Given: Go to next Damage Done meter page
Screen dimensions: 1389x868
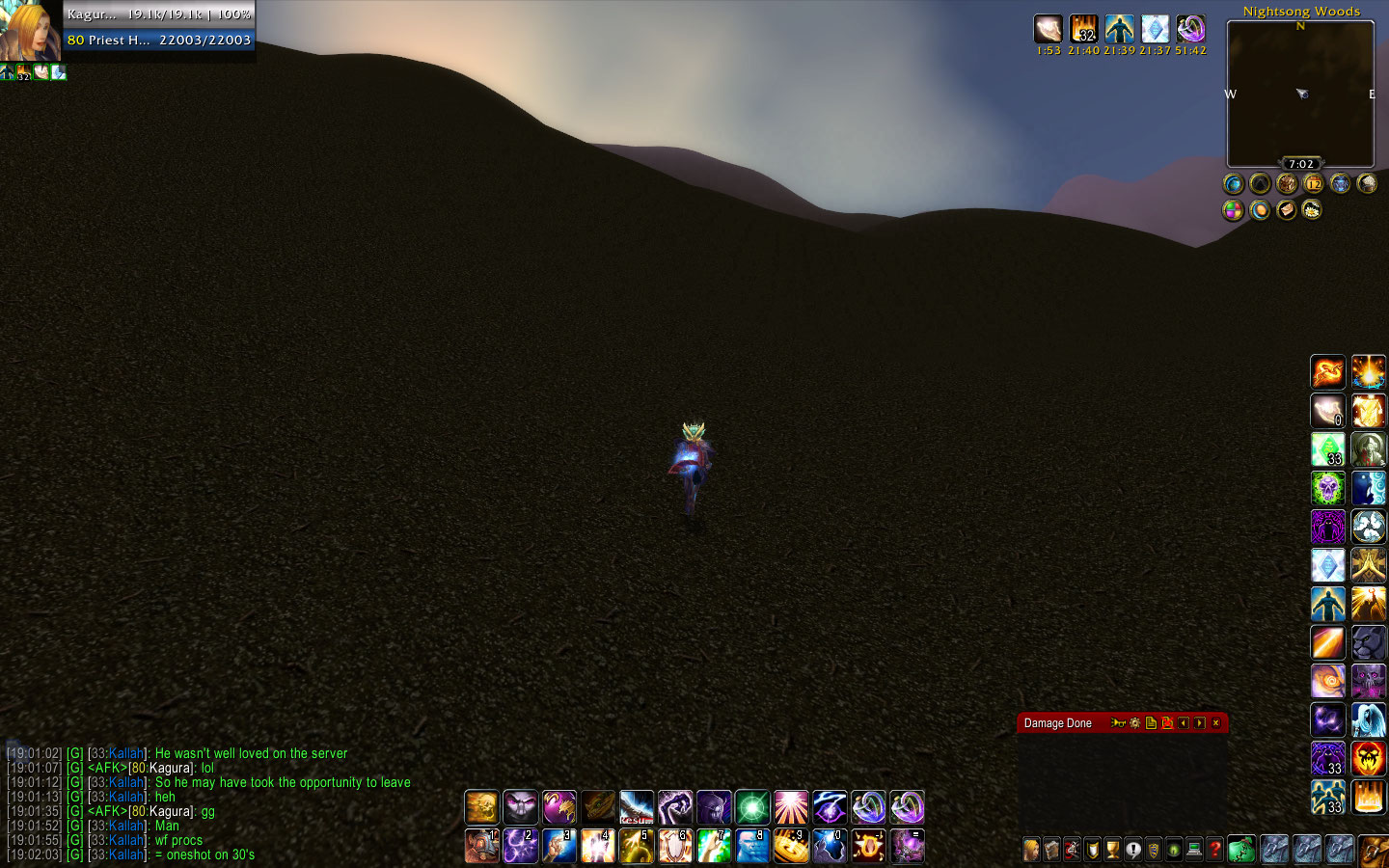Looking at the screenshot, I should pos(1199,723).
